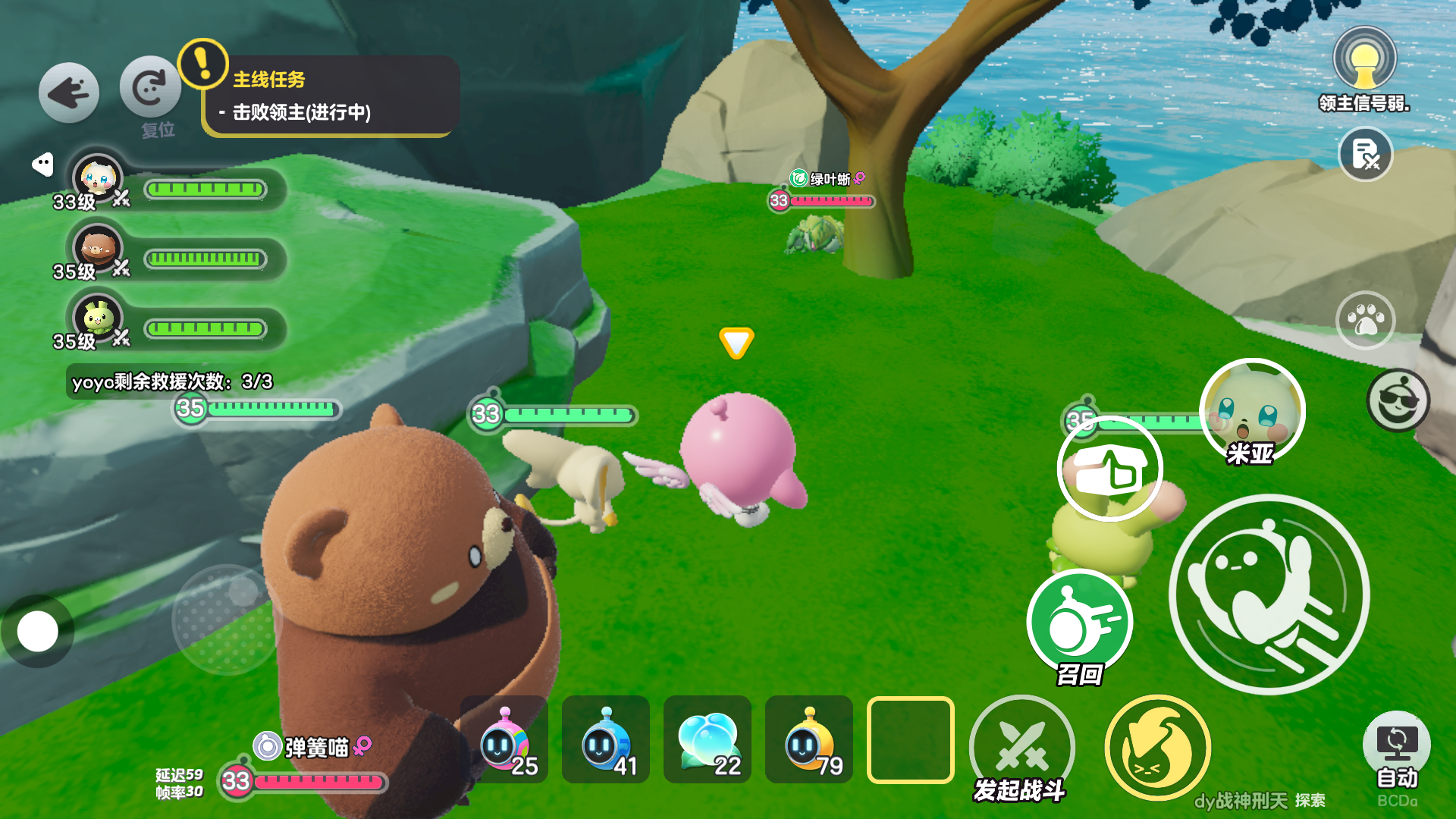Activate the yellow flame spirit skill
The image size is (1456, 819).
pyautogui.click(x=1157, y=748)
